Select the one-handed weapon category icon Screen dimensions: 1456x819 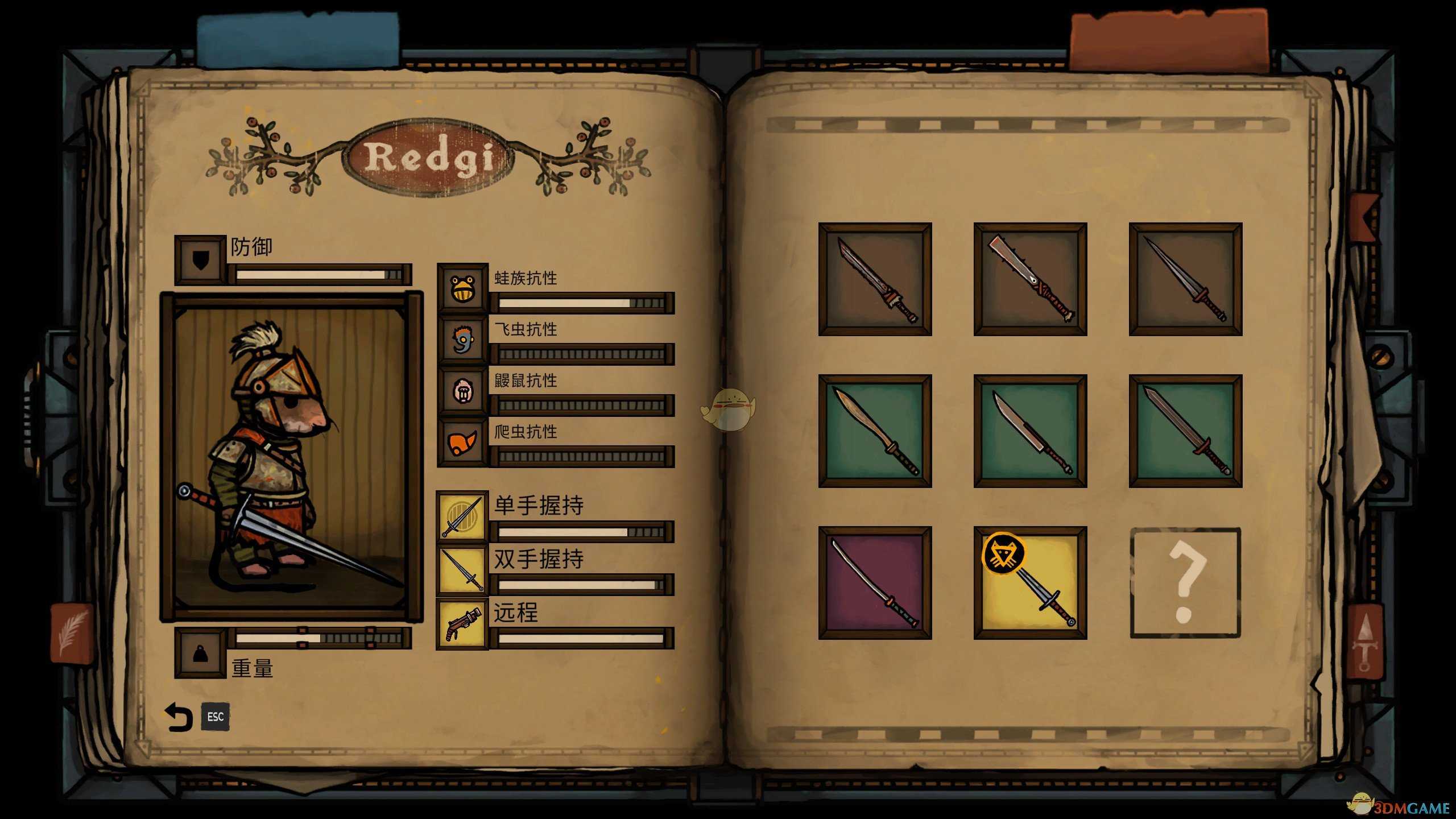pos(462,516)
